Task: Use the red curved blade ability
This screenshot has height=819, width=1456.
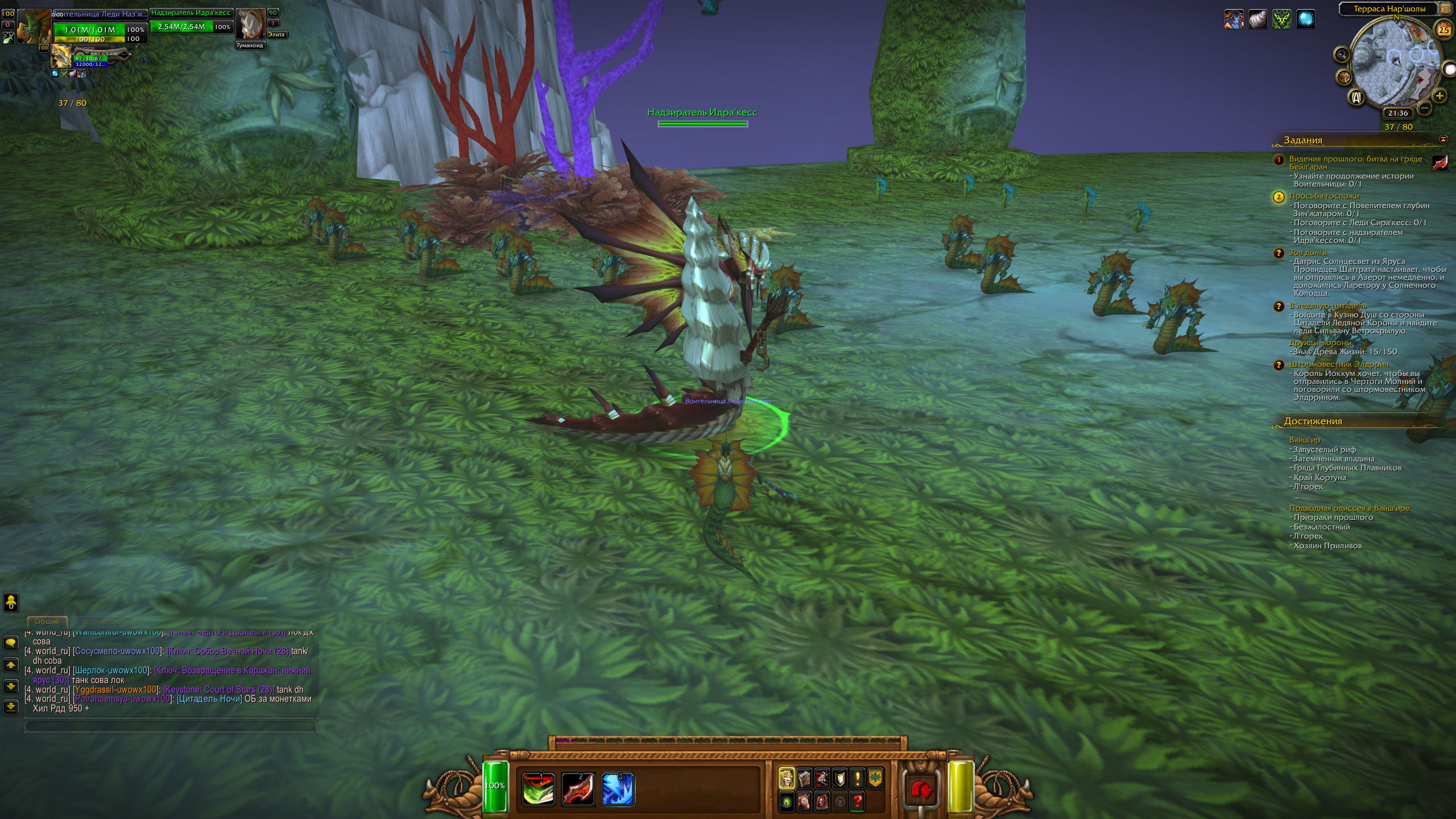Action: (x=578, y=789)
